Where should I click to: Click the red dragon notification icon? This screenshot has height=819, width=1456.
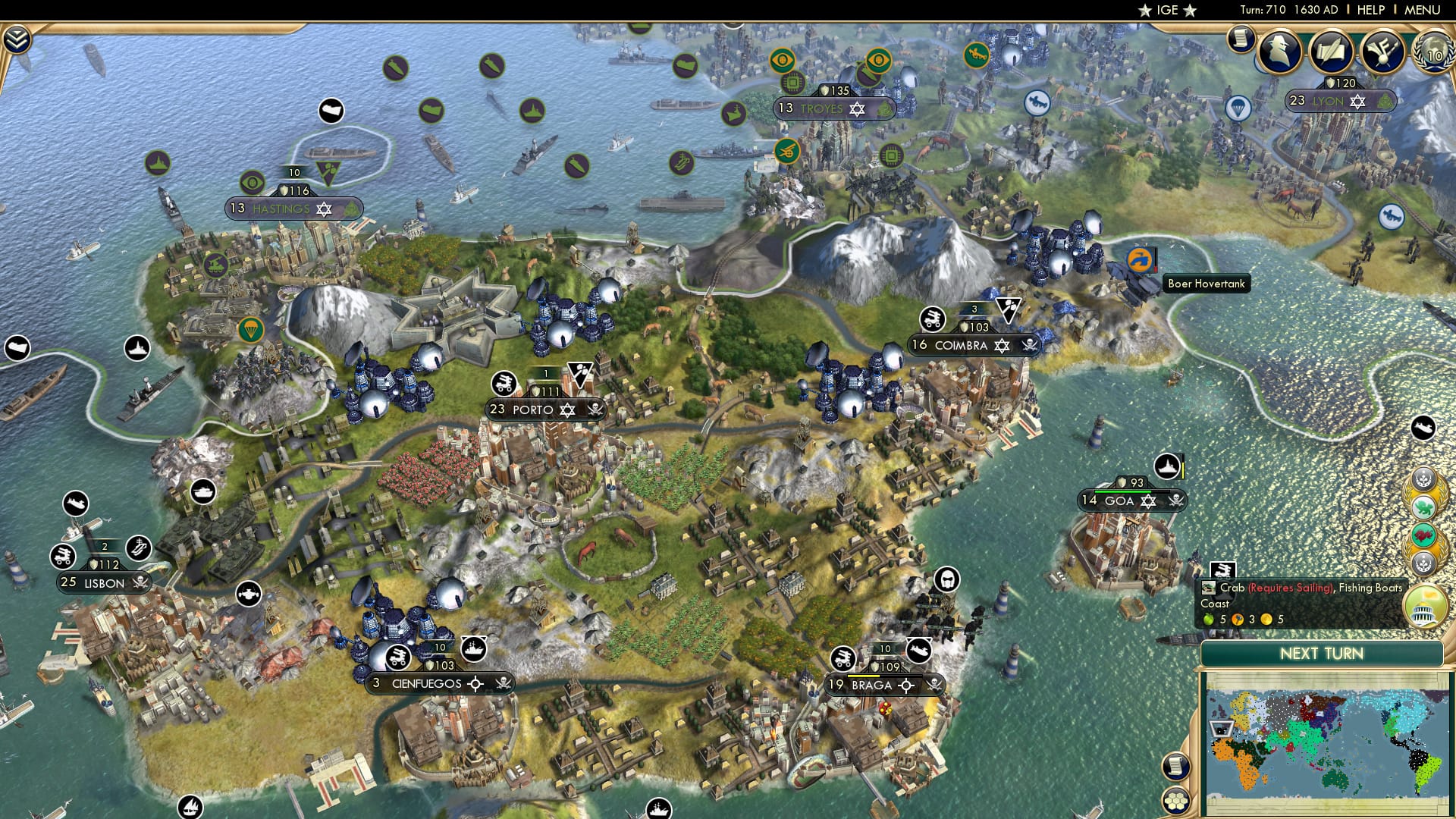click(1423, 535)
